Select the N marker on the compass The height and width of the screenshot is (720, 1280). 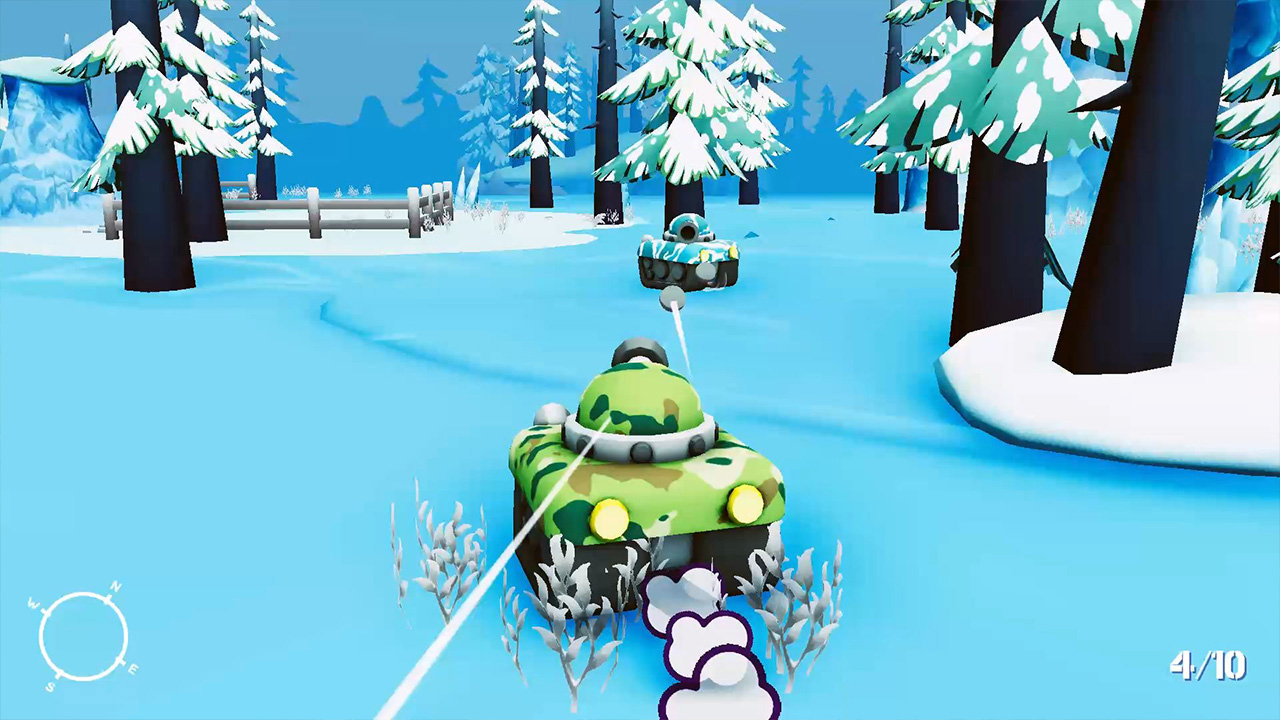coord(116,586)
